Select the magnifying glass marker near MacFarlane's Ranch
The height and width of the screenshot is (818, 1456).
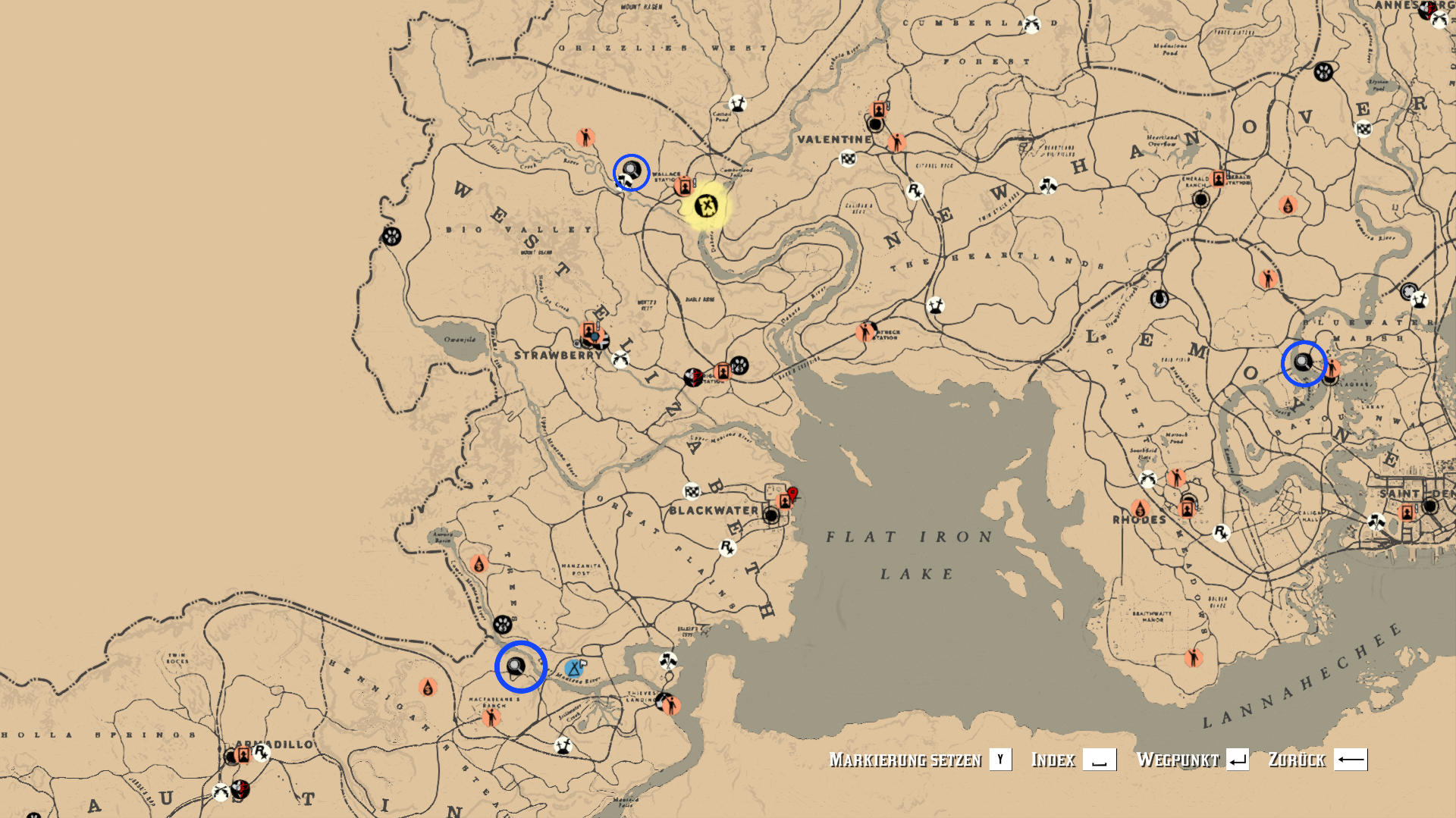515,666
